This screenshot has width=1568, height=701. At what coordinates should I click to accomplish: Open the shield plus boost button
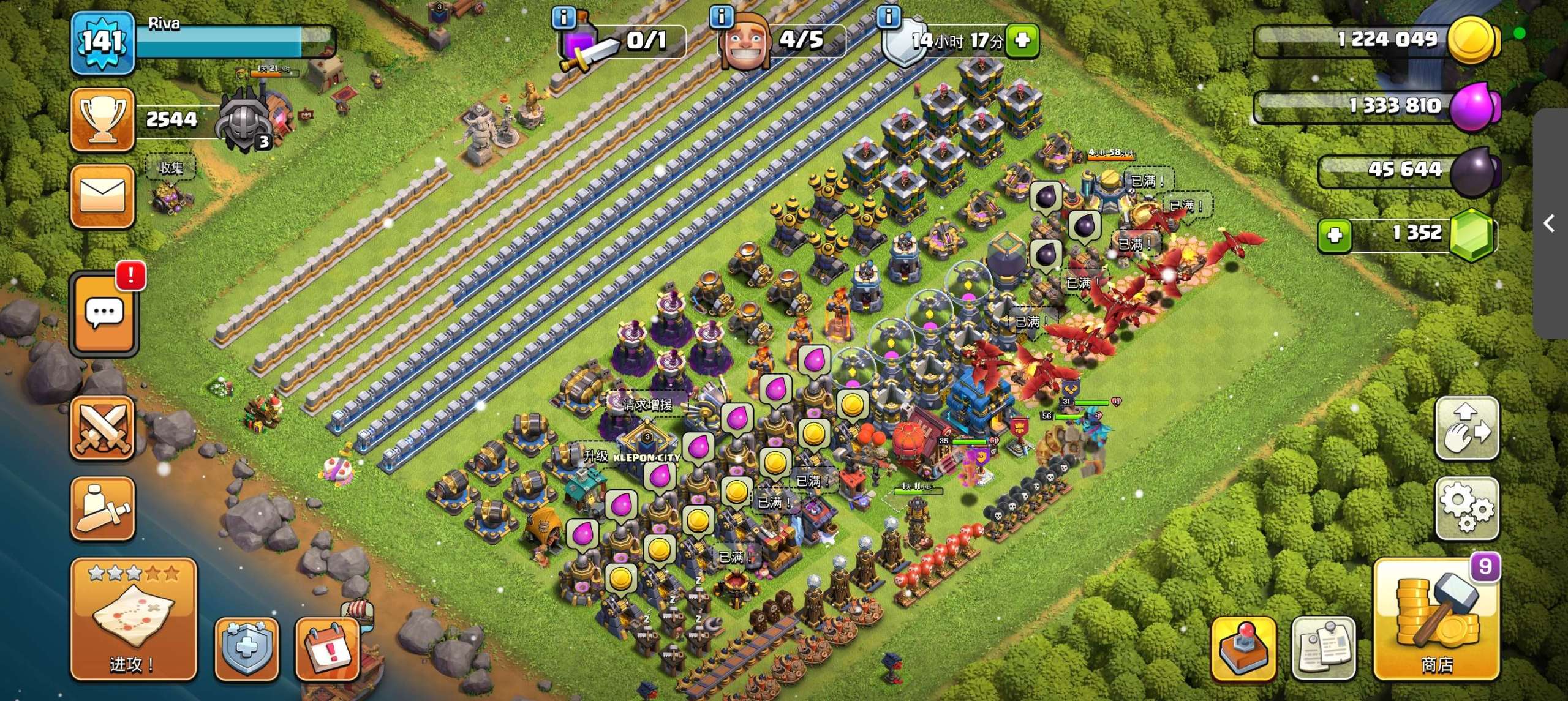pyautogui.click(x=246, y=649)
